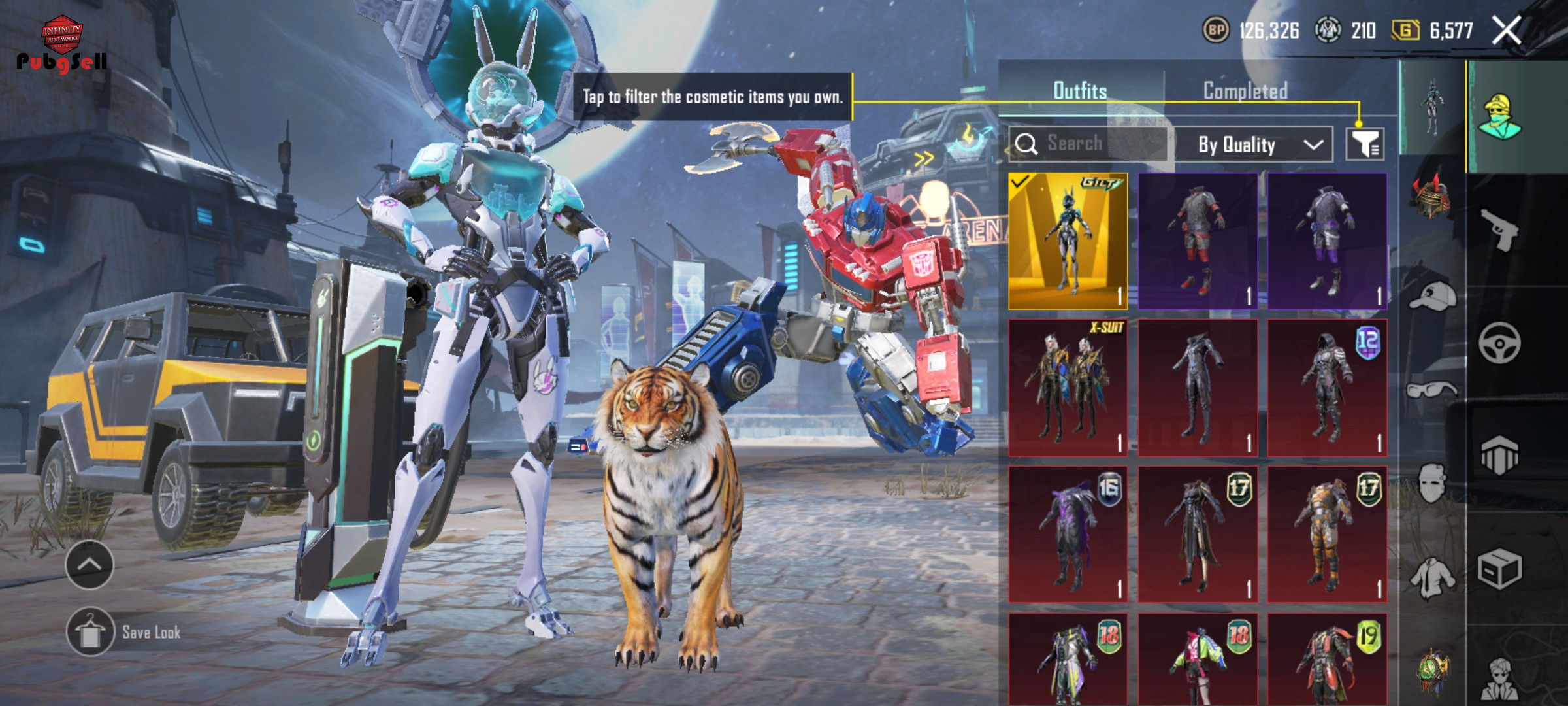Toggle the owned cosmetics filter icon
Screen dimensions: 1568x706
click(1365, 144)
